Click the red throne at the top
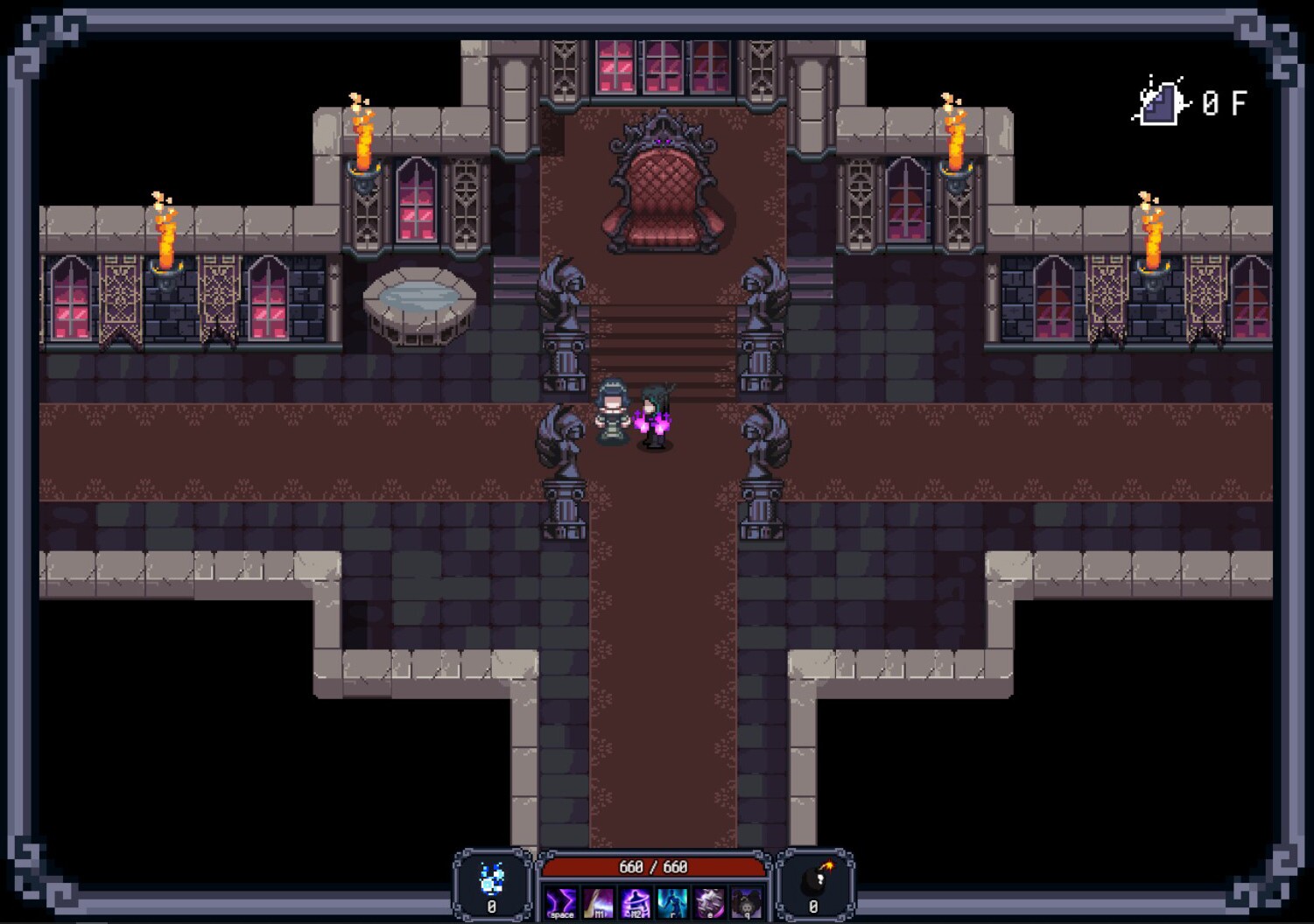Viewport: 1314px width, 924px height. 663,184
